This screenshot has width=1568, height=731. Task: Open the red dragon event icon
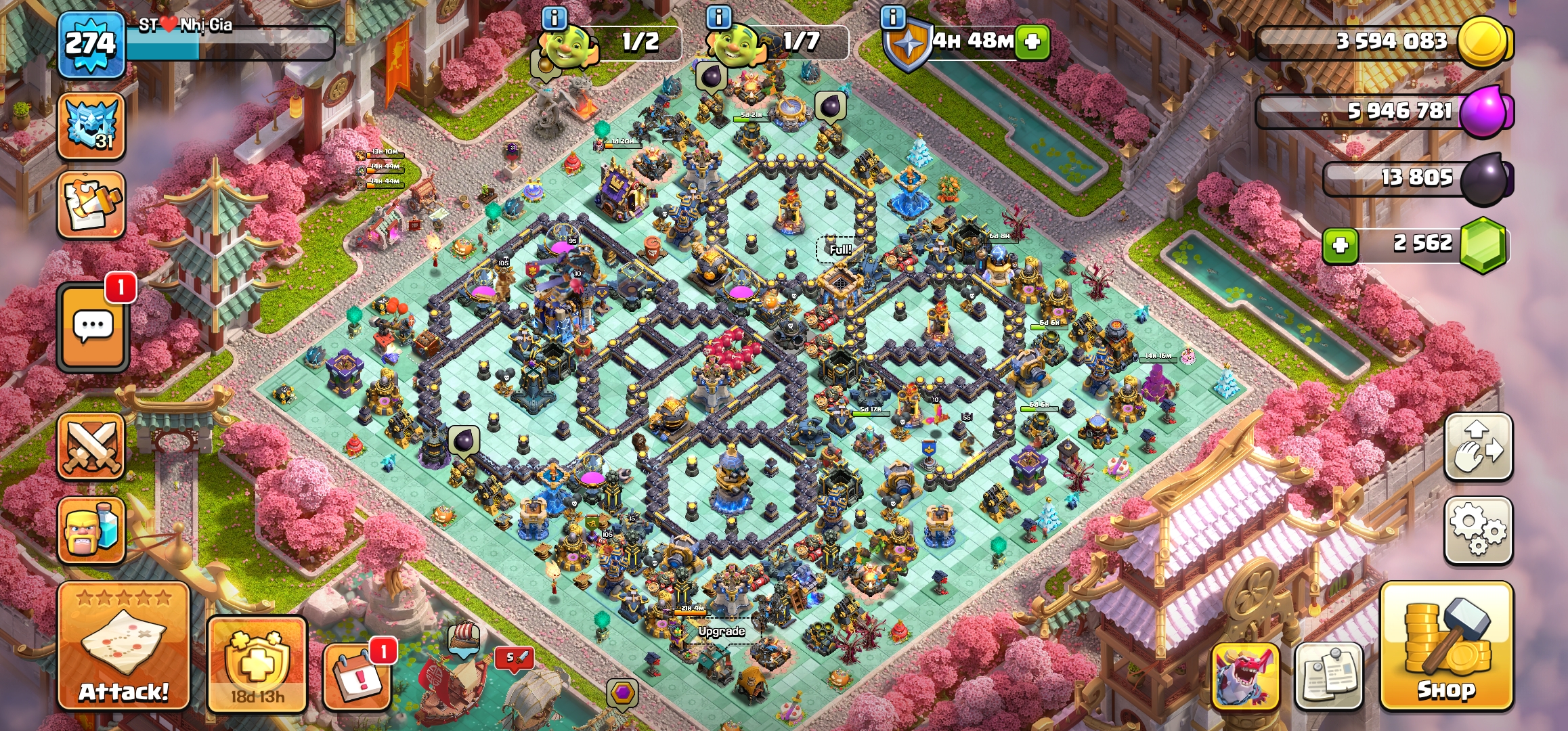pyautogui.click(x=1244, y=675)
